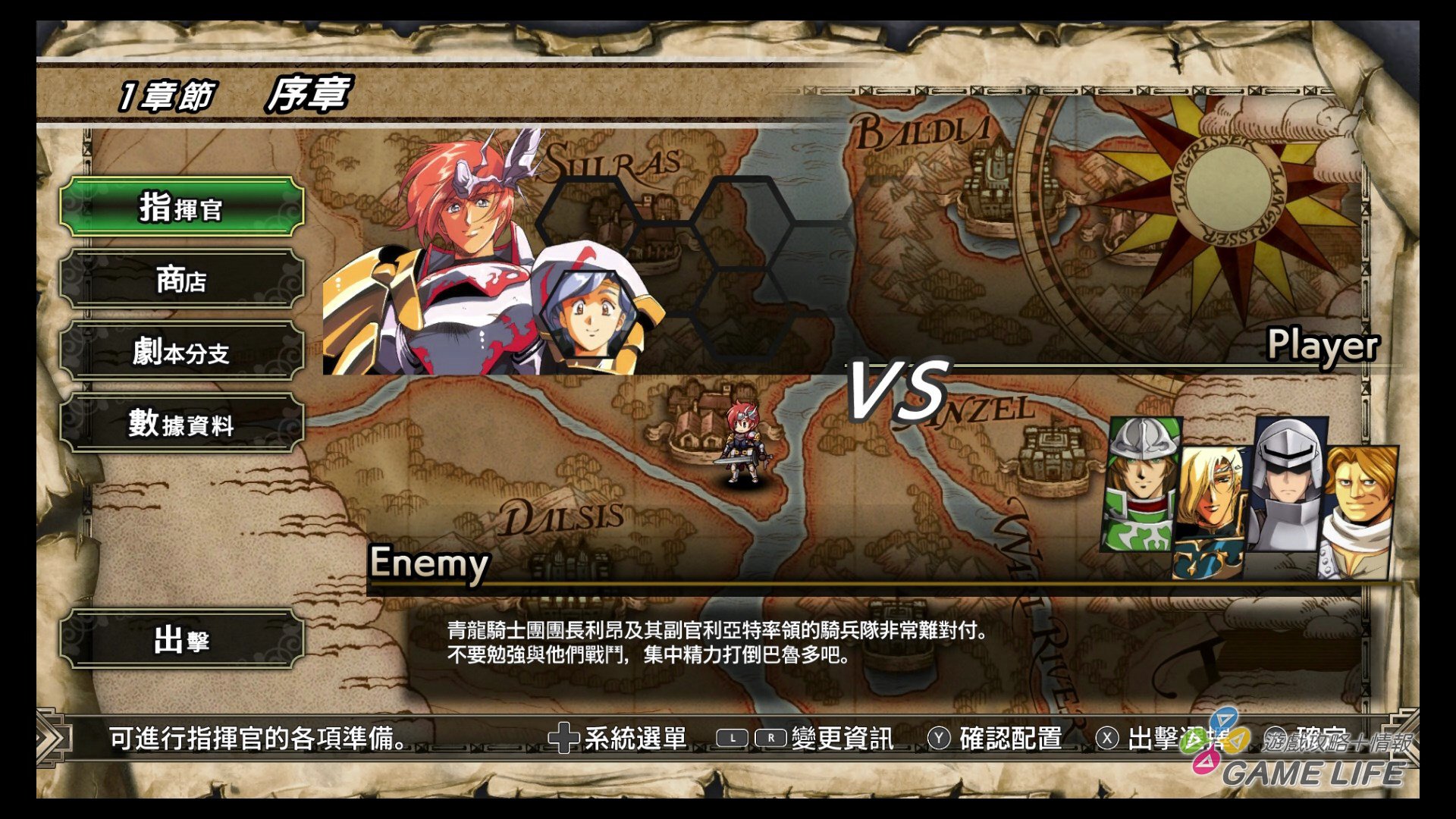
Task: Open the 指揮官 commander menu
Action: (x=182, y=205)
